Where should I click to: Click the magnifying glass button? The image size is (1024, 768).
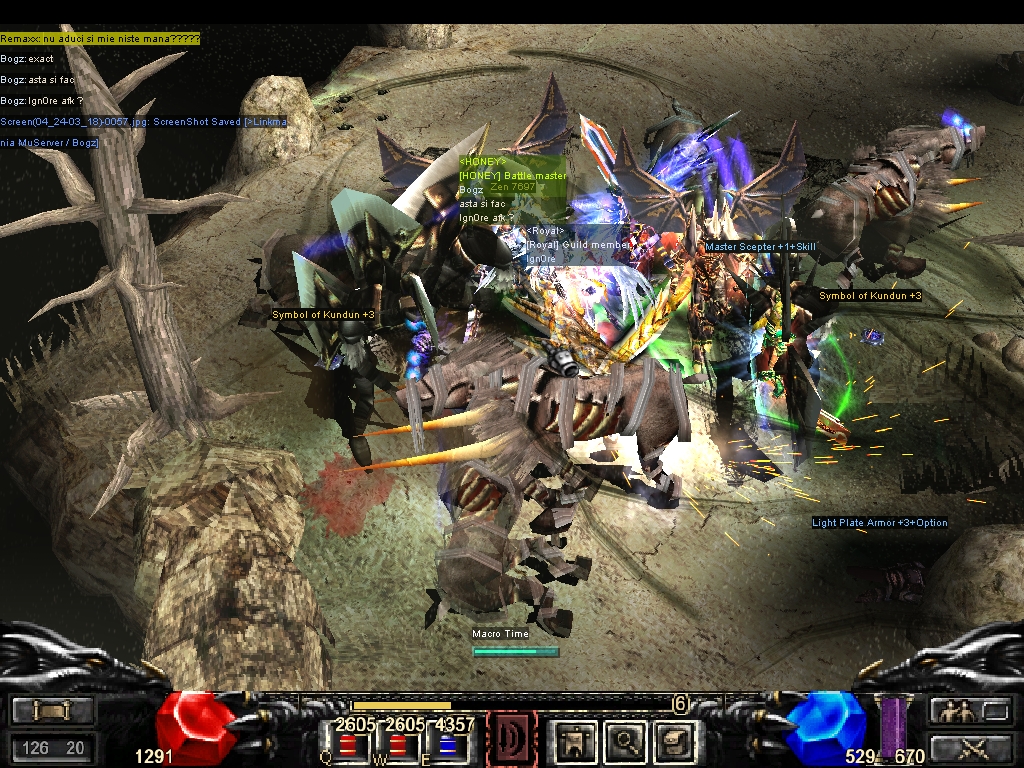624,741
